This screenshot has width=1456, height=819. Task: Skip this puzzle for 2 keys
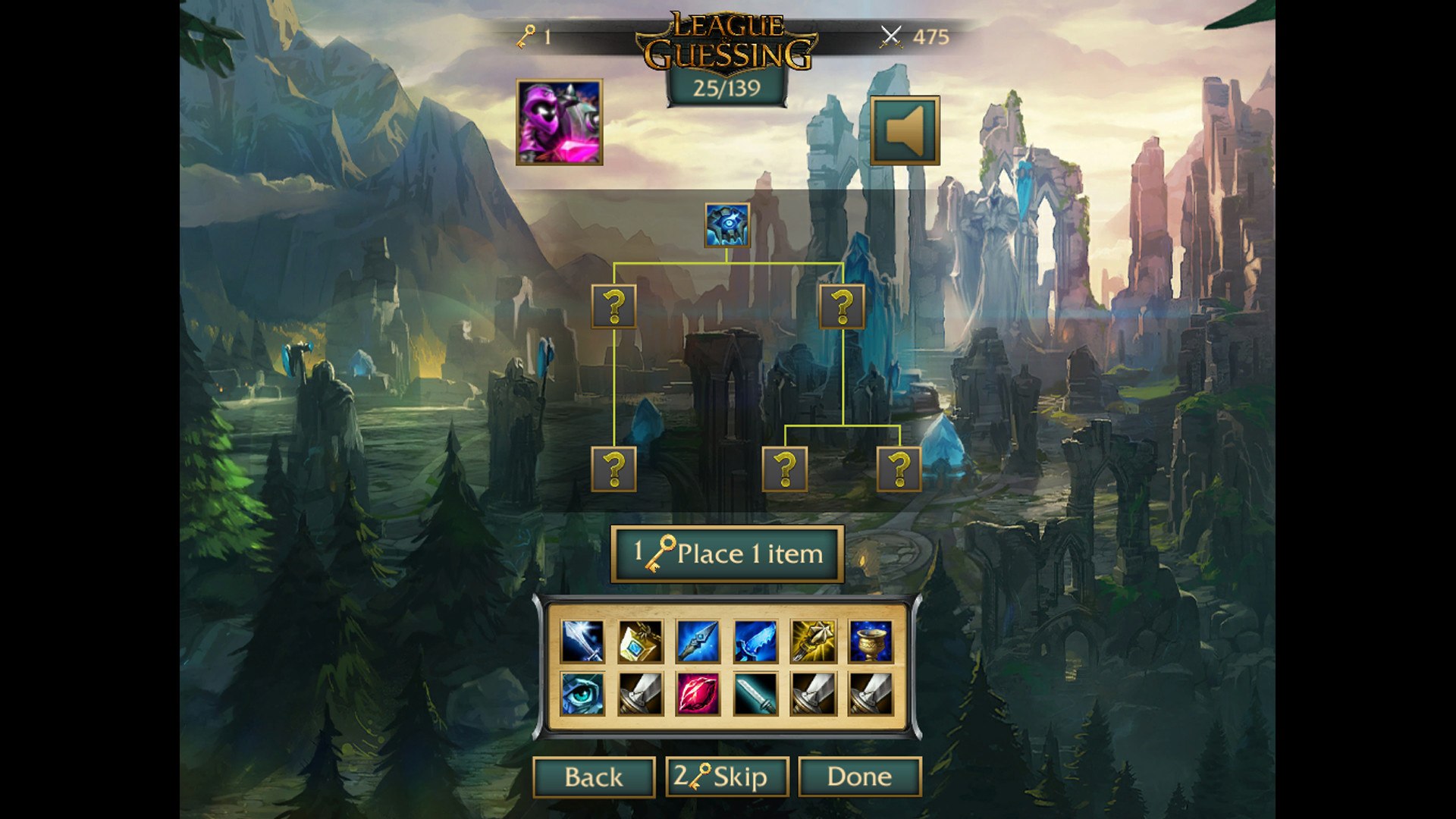[x=726, y=777]
